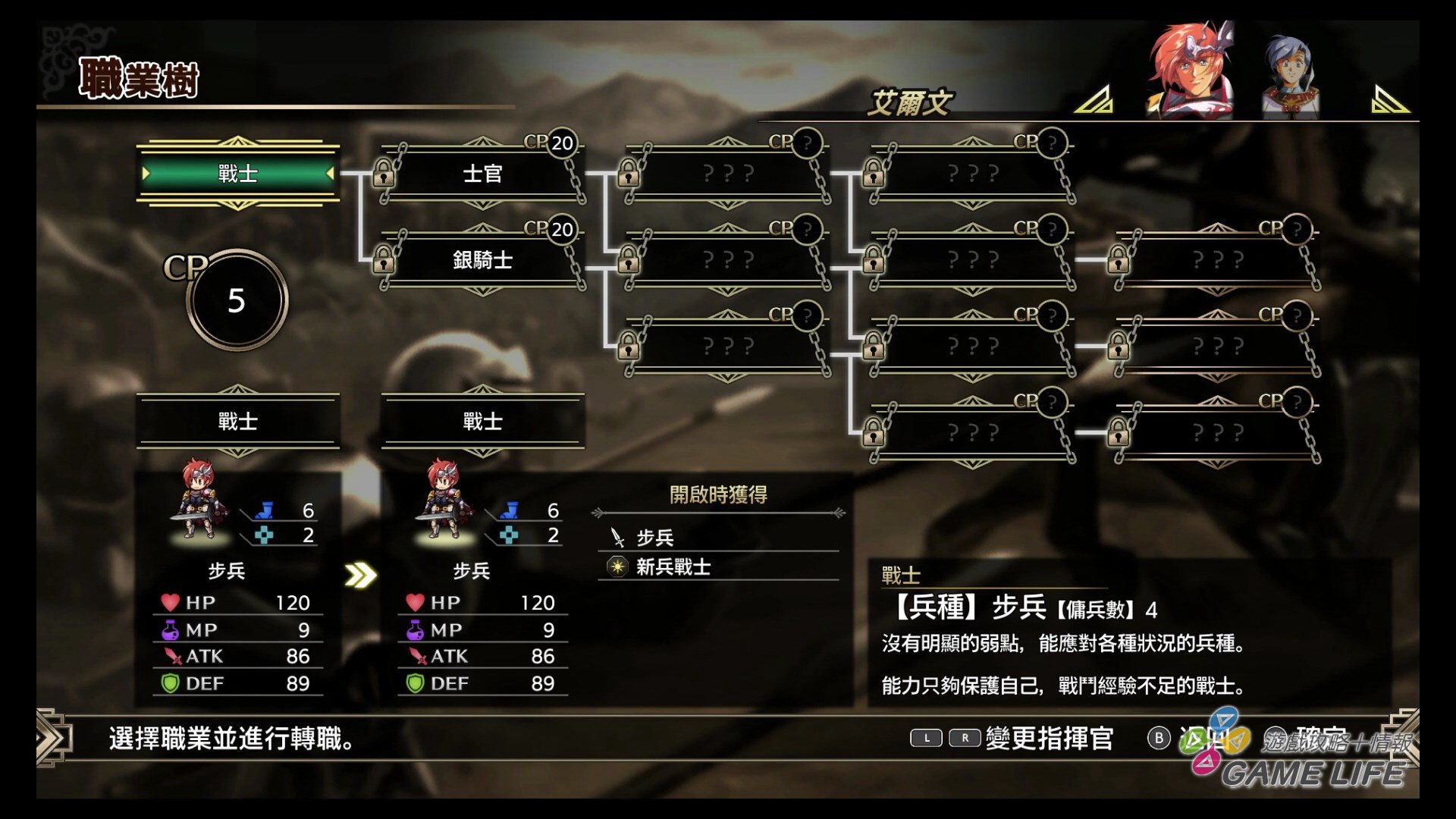Select the MP potion icon in the left stats
1456x819 pixels.
(173, 629)
